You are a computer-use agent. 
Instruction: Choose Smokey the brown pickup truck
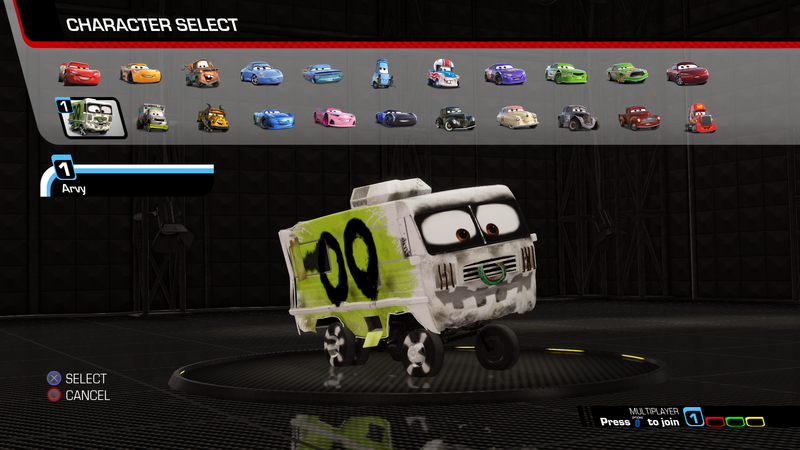[x=639, y=118]
